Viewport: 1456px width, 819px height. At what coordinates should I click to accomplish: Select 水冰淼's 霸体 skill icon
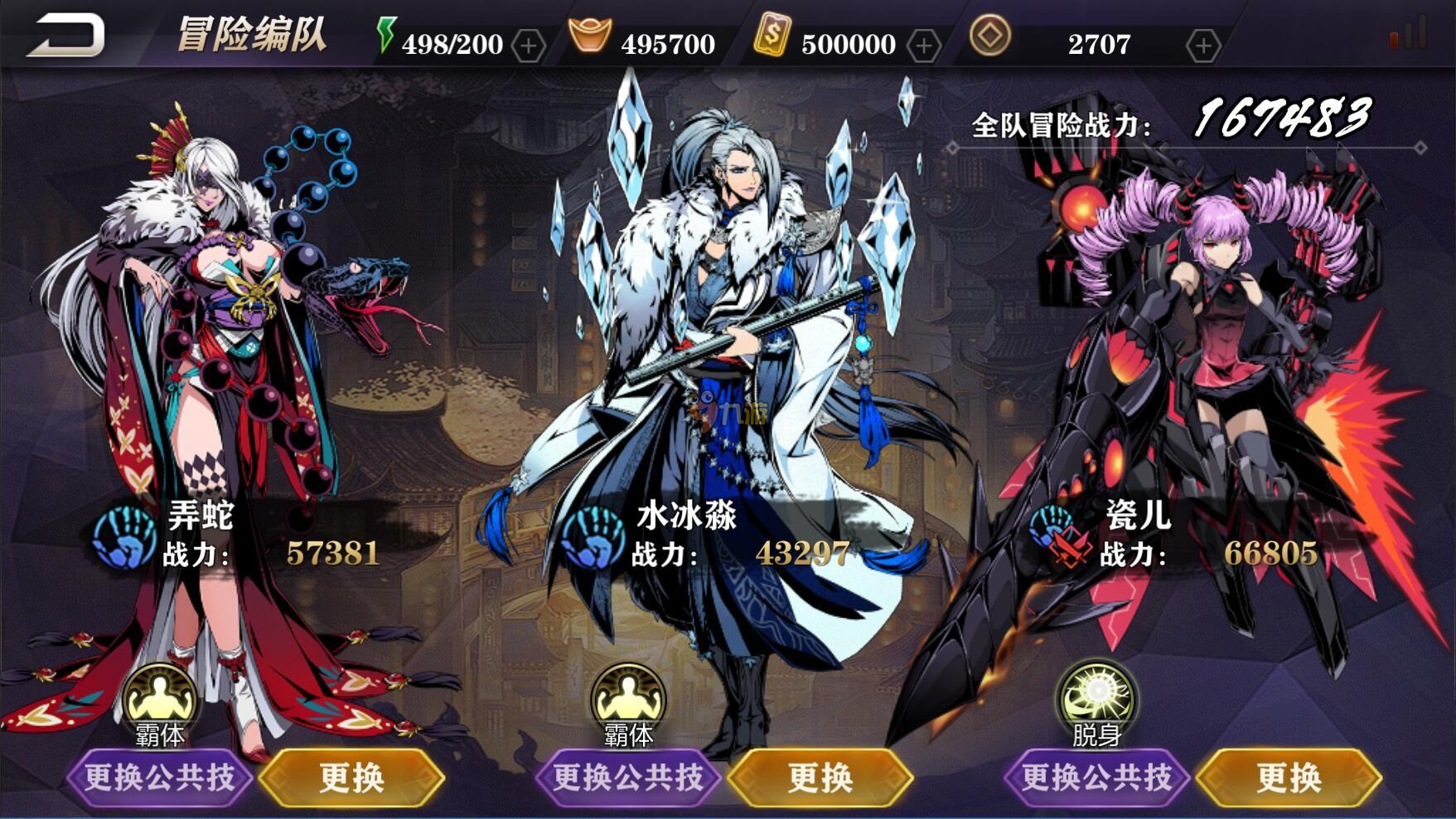tap(628, 699)
